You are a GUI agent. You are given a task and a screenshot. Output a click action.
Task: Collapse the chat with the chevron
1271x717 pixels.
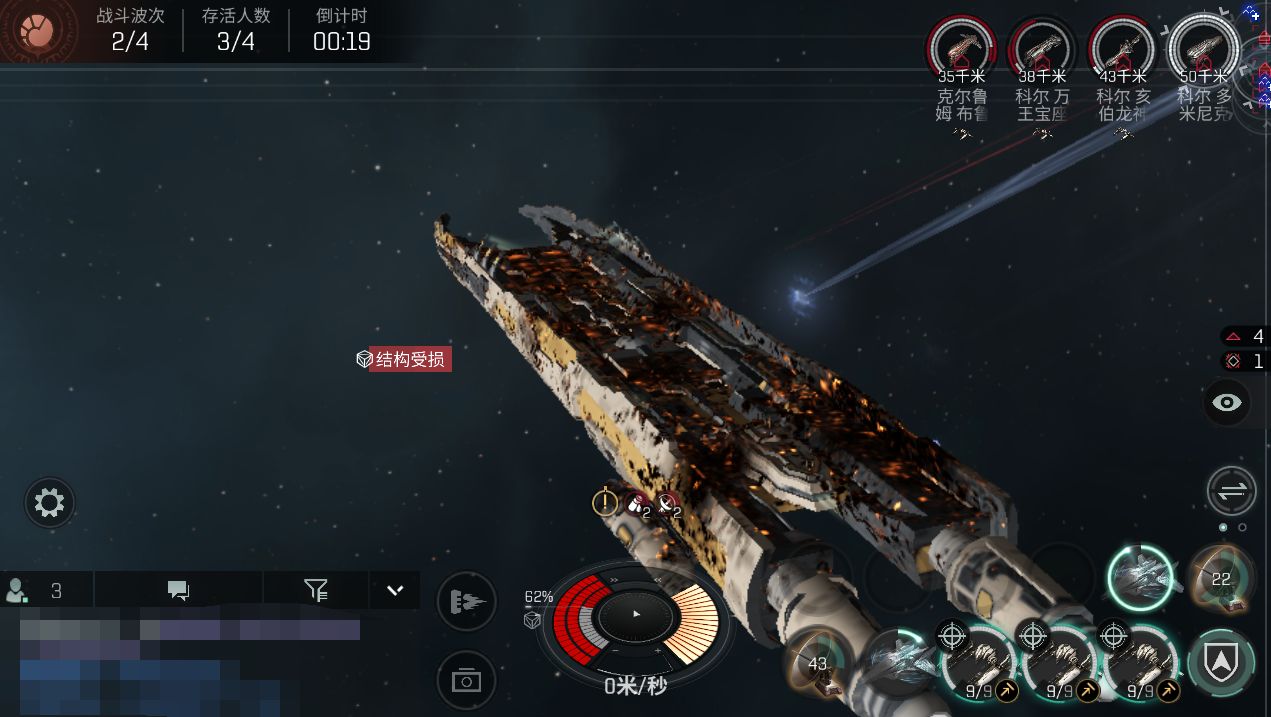(395, 590)
